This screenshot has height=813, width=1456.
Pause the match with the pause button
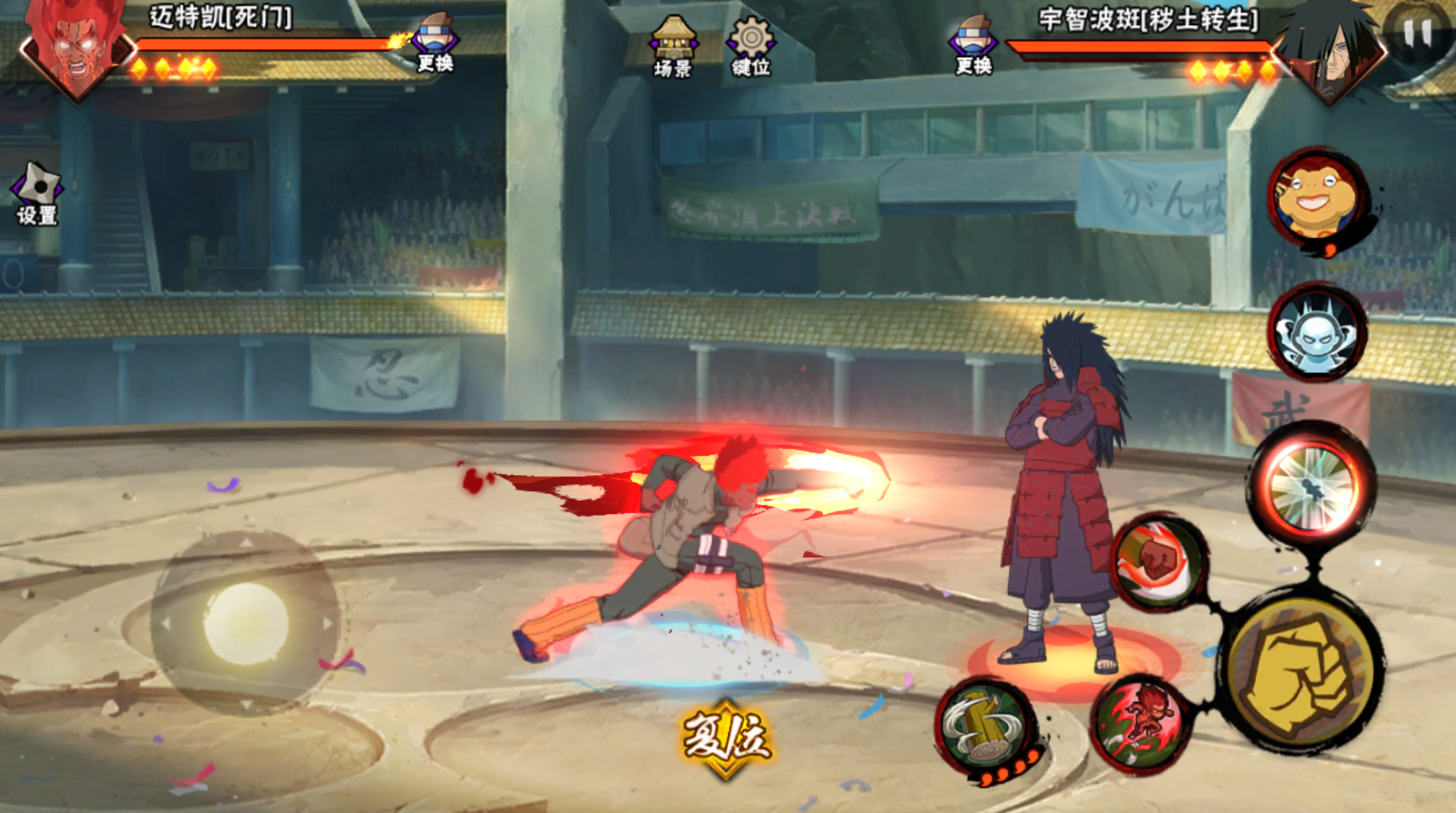(1416, 32)
